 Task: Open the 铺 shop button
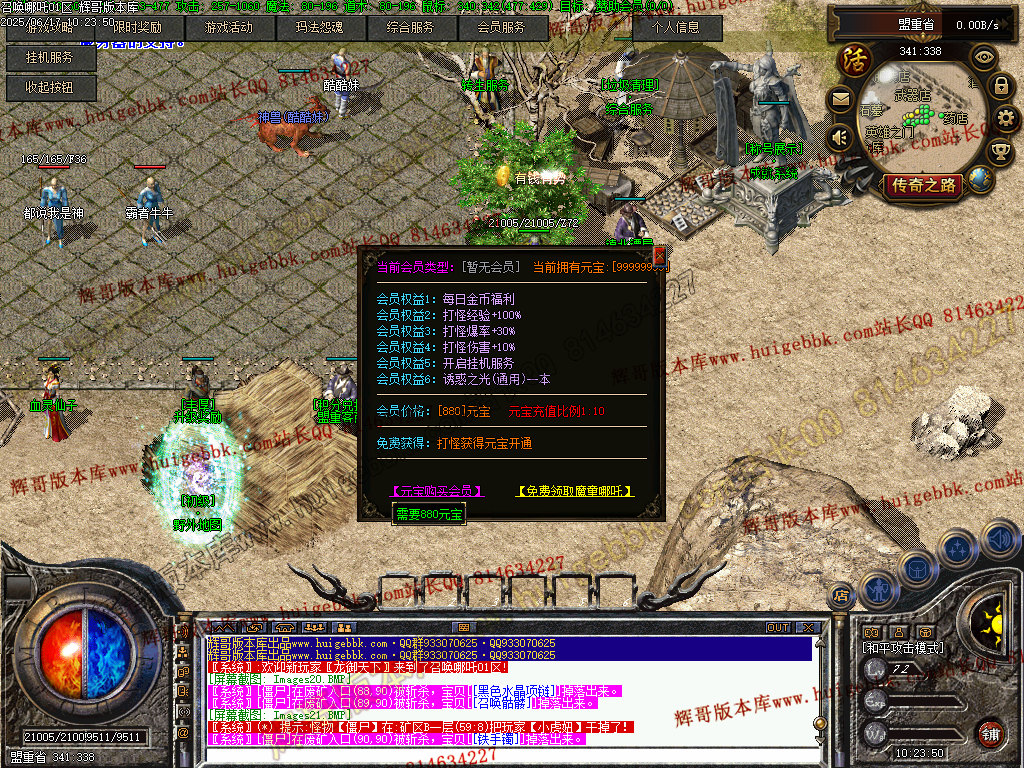pyautogui.click(x=990, y=732)
